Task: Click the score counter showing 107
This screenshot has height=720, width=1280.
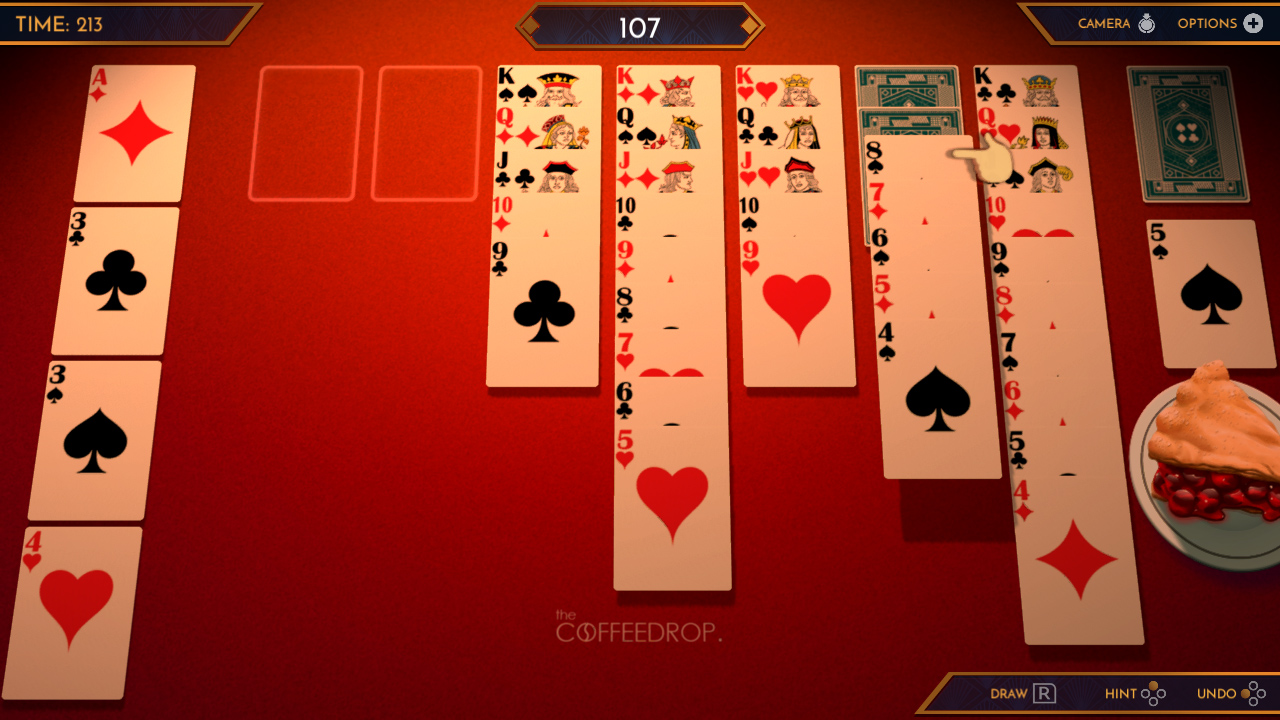Action: (x=640, y=27)
